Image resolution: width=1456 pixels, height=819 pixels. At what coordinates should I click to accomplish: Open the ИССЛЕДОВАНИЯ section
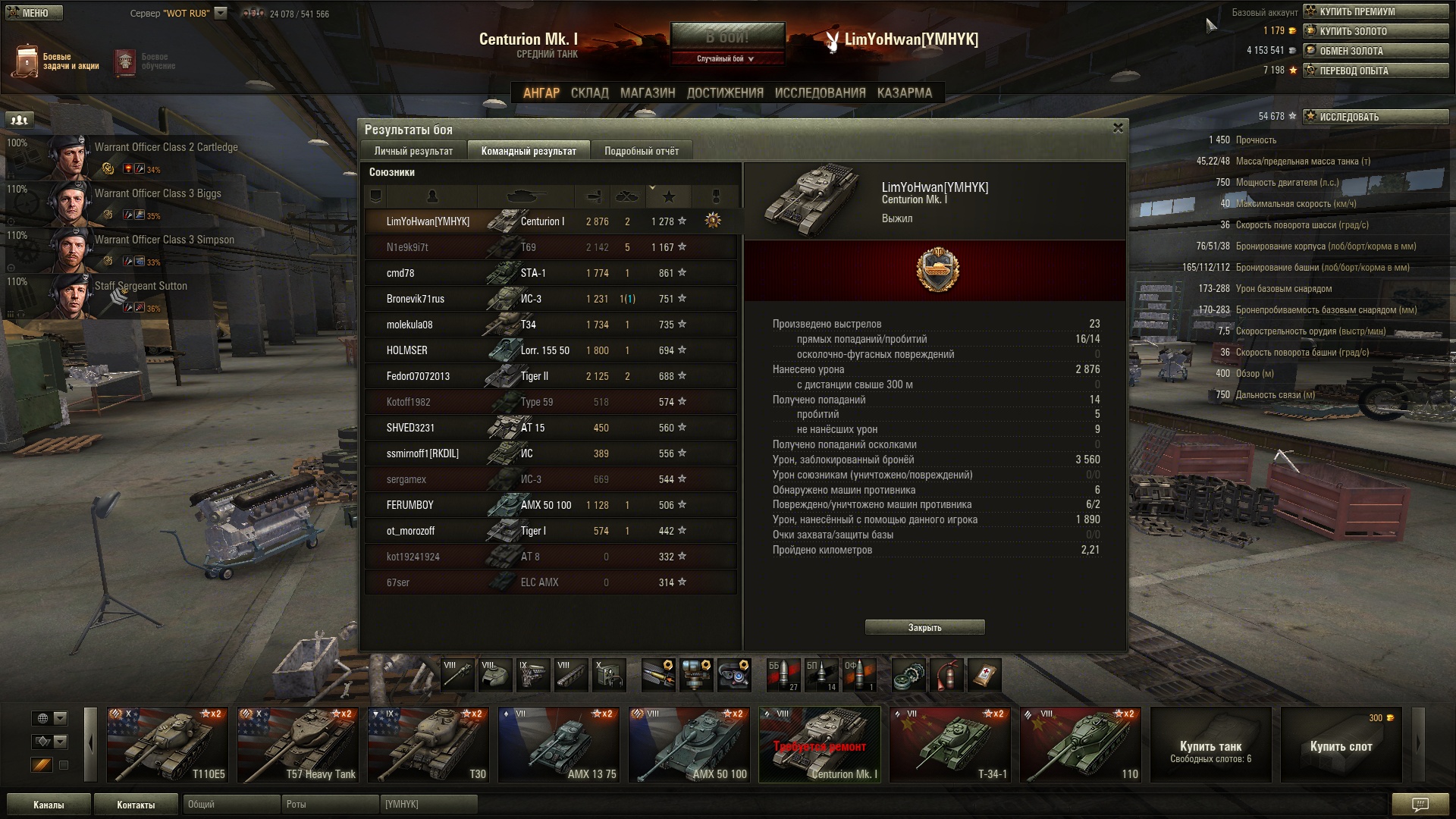point(820,93)
